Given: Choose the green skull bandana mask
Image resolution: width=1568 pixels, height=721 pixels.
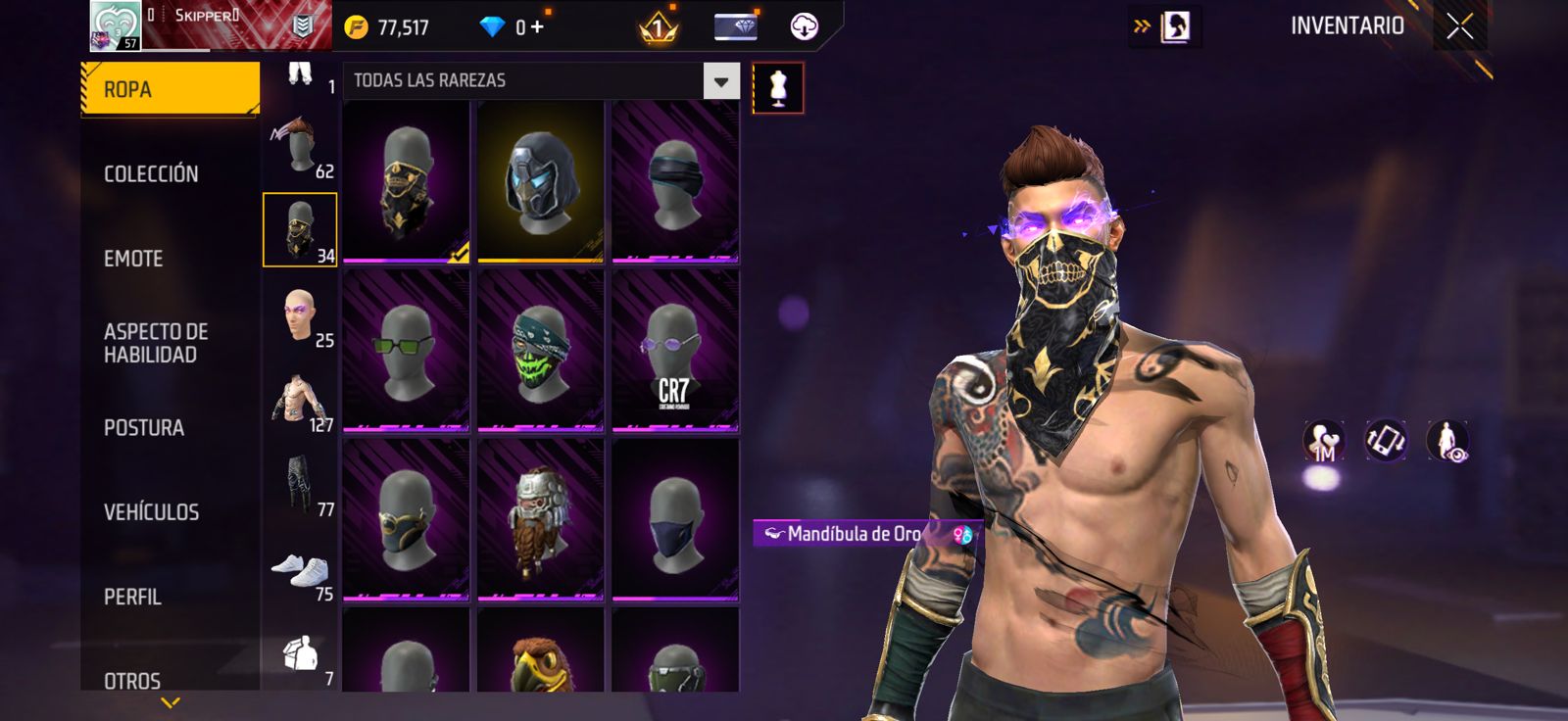Looking at the screenshot, I should [540, 351].
